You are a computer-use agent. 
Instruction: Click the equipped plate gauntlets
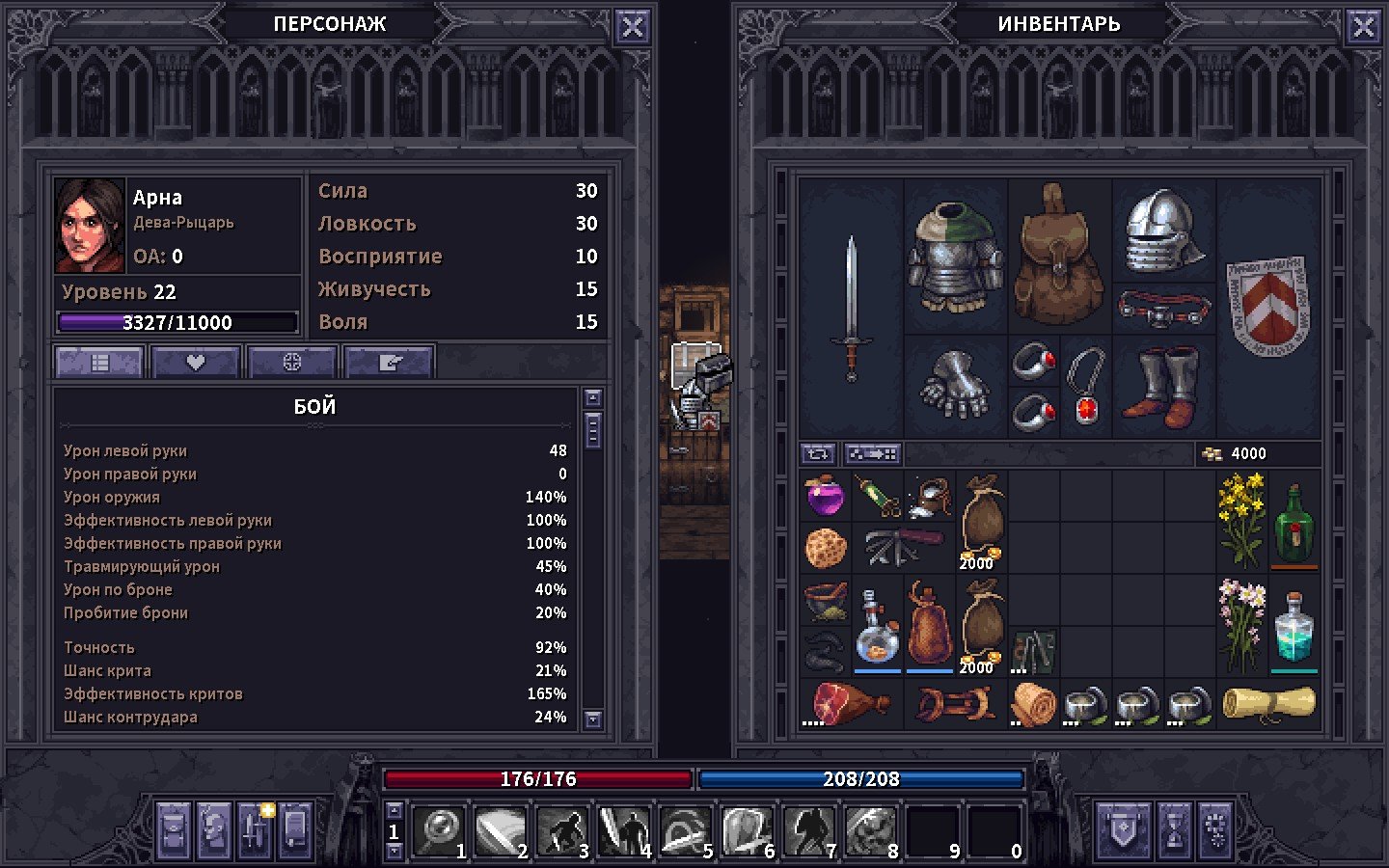tap(954, 386)
